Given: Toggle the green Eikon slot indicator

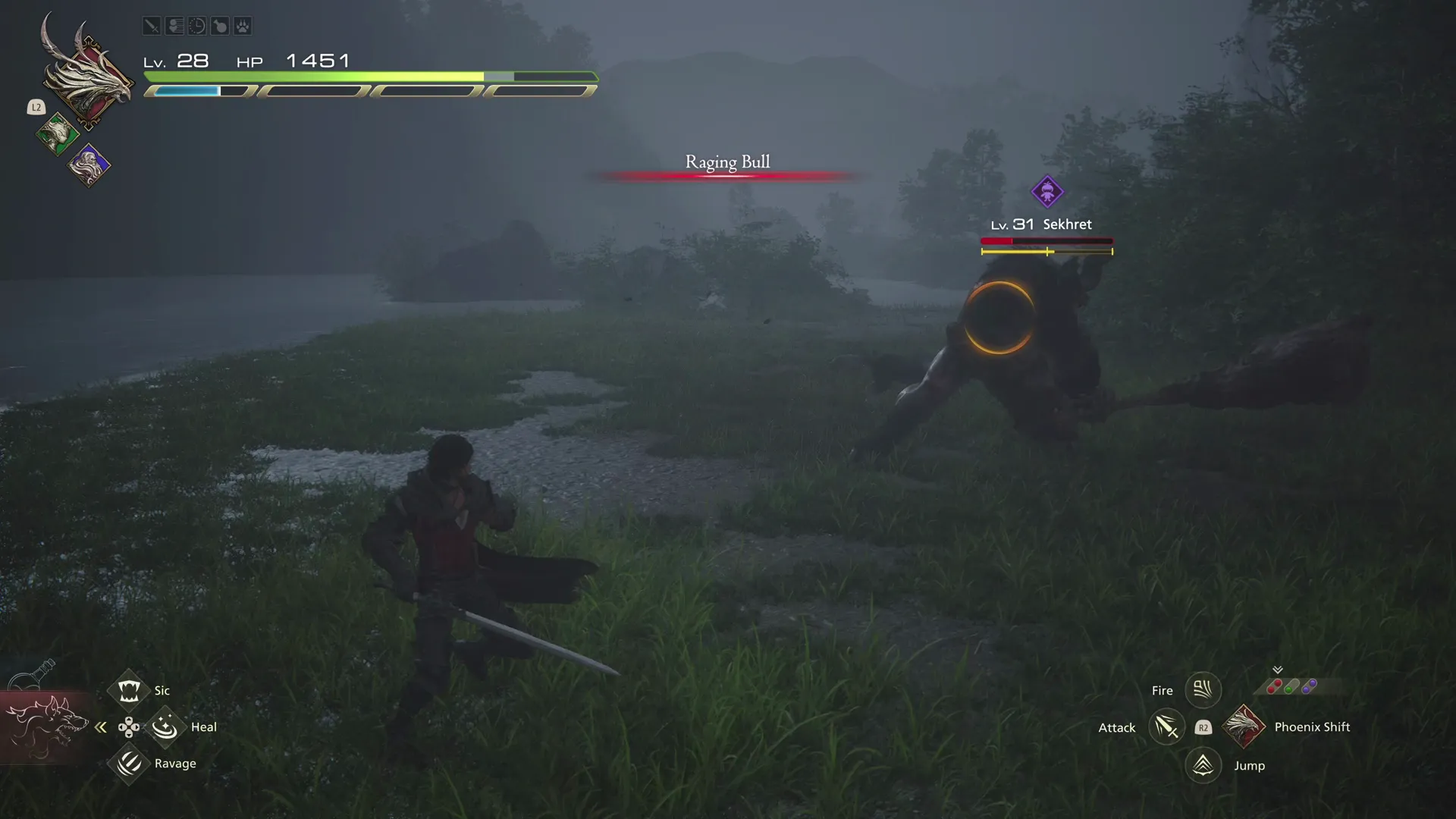Looking at the screenshot, I should (1291, 686).
